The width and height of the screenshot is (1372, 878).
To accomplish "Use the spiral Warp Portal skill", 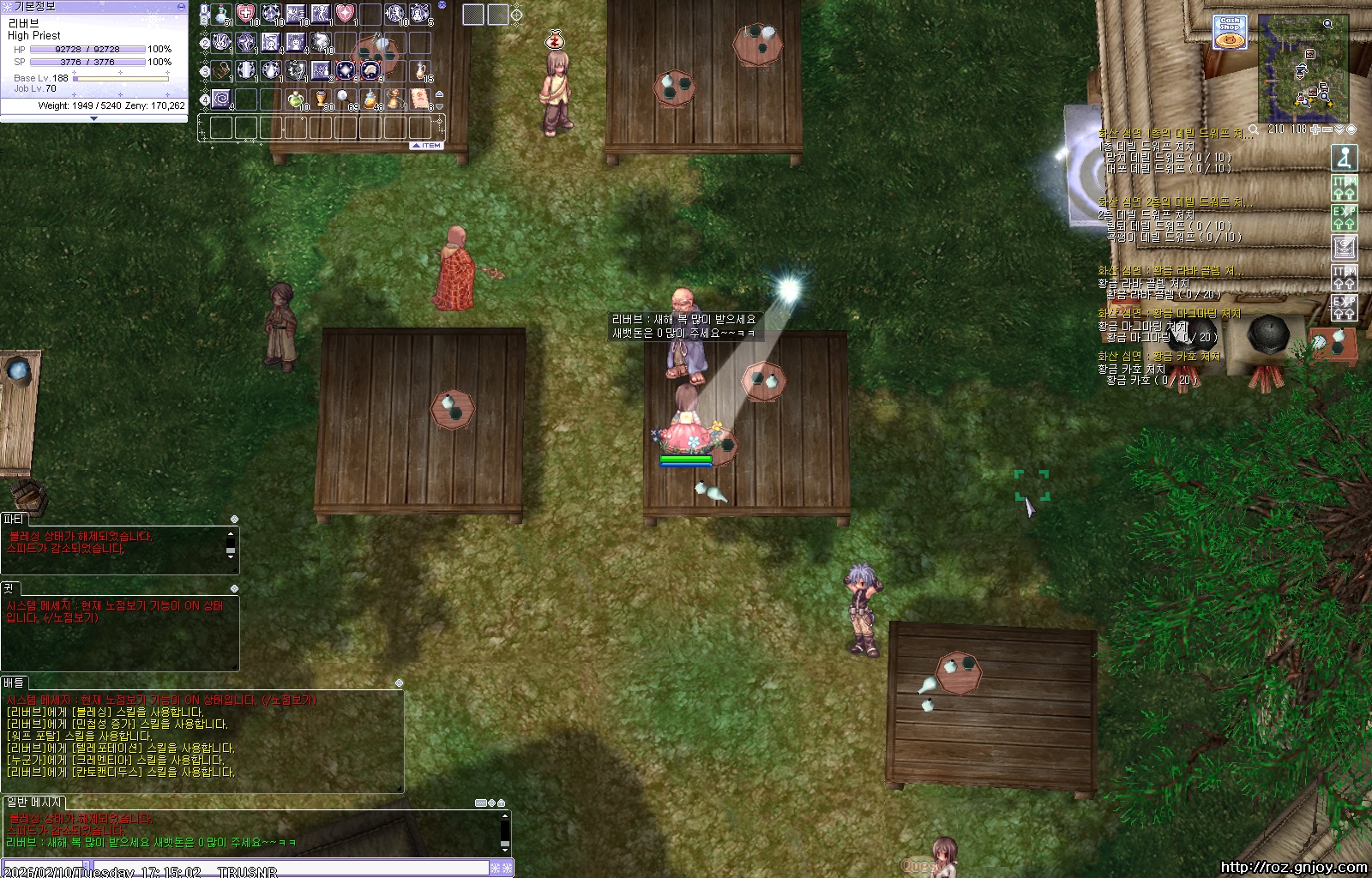I will pos(222,99).
